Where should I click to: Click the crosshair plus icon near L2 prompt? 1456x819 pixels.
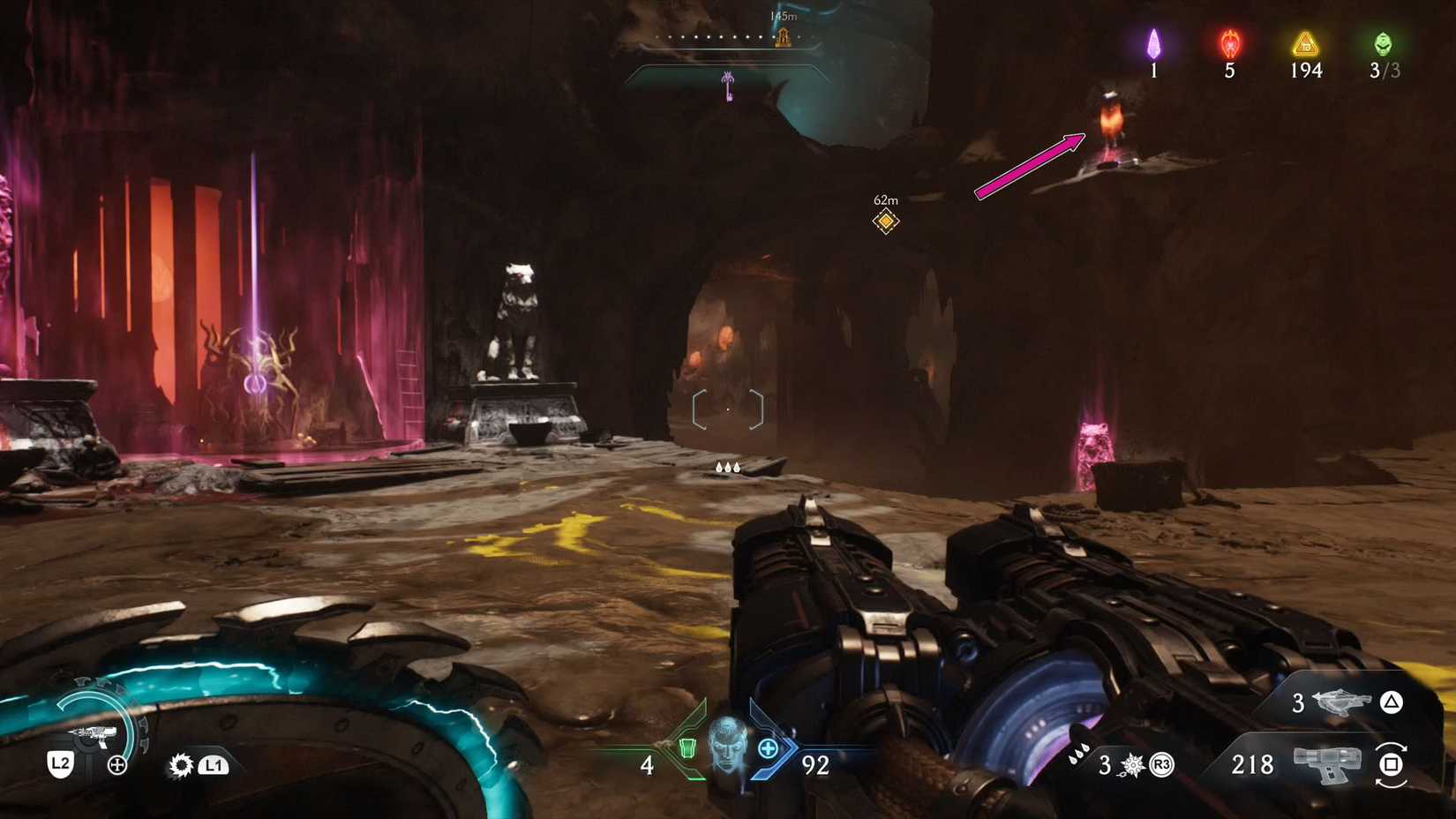coord(116,764)
